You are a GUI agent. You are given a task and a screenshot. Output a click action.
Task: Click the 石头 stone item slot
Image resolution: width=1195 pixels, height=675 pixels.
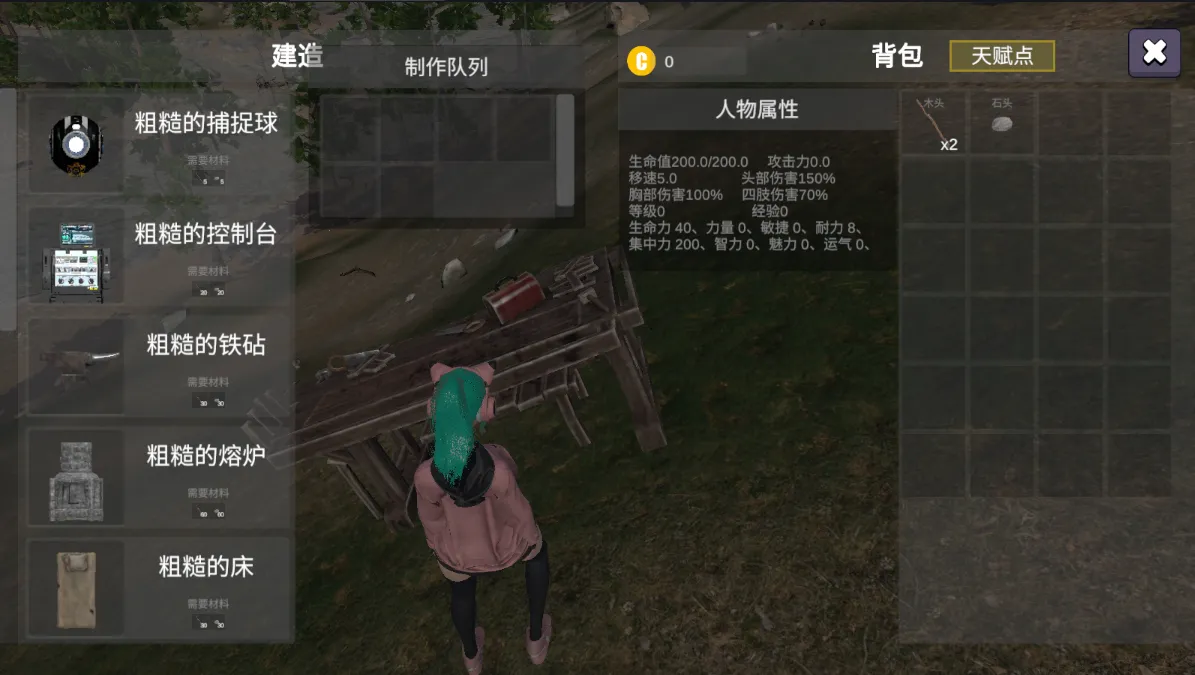point(1001,124)
